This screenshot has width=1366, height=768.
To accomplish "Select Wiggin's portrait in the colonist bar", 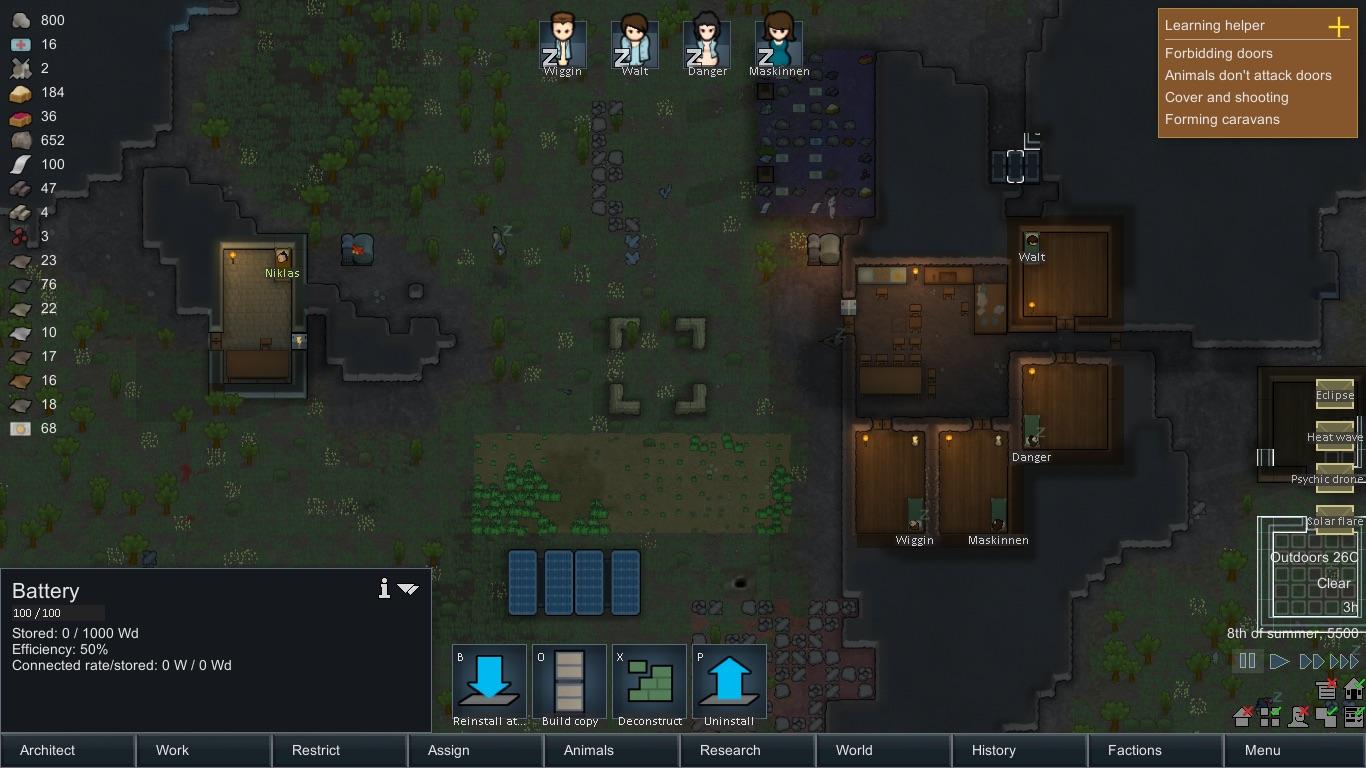I will coord(562,40).
